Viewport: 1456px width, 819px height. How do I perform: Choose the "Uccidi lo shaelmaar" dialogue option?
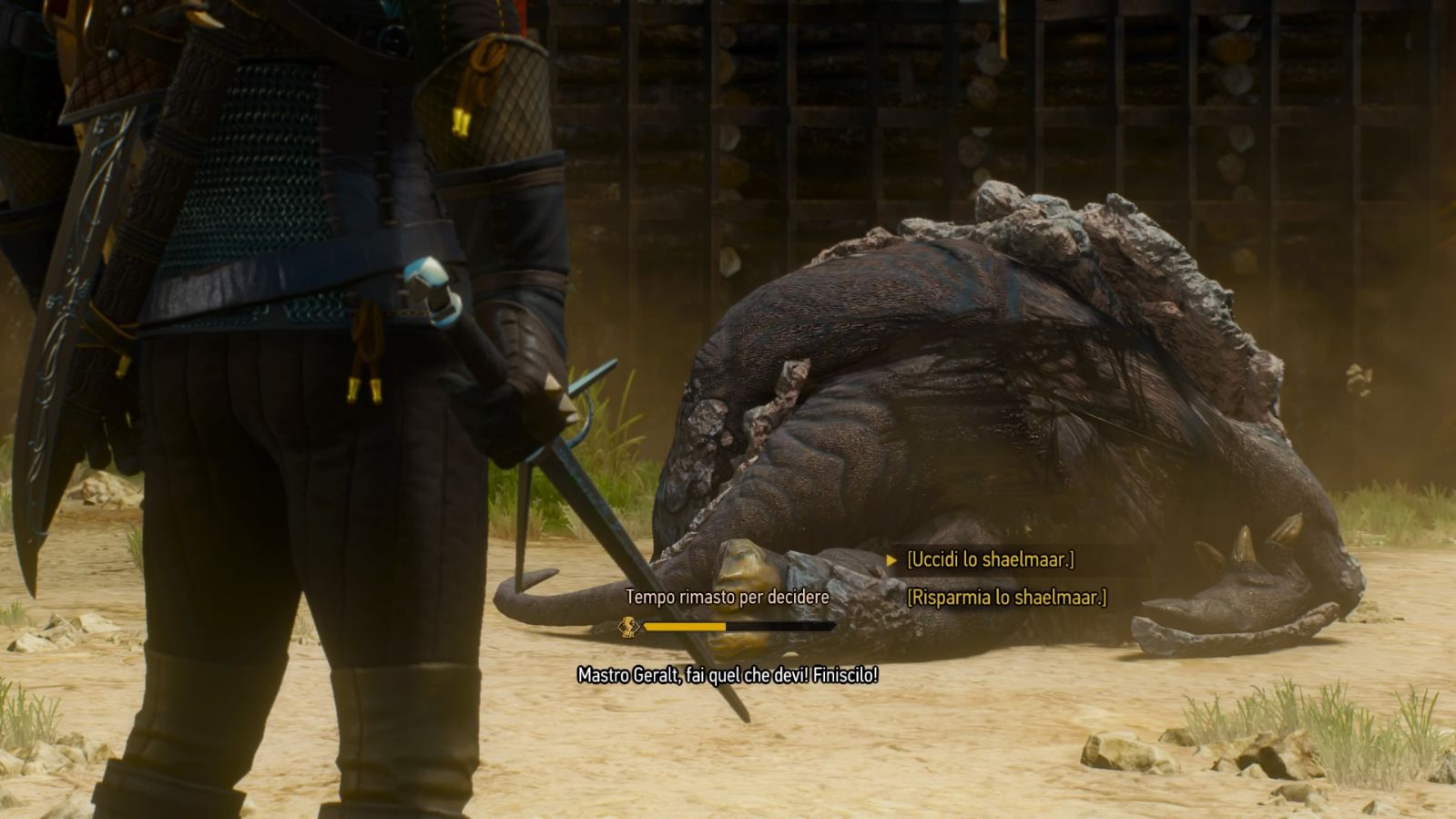pyautogui.click(x=990, y=559)
